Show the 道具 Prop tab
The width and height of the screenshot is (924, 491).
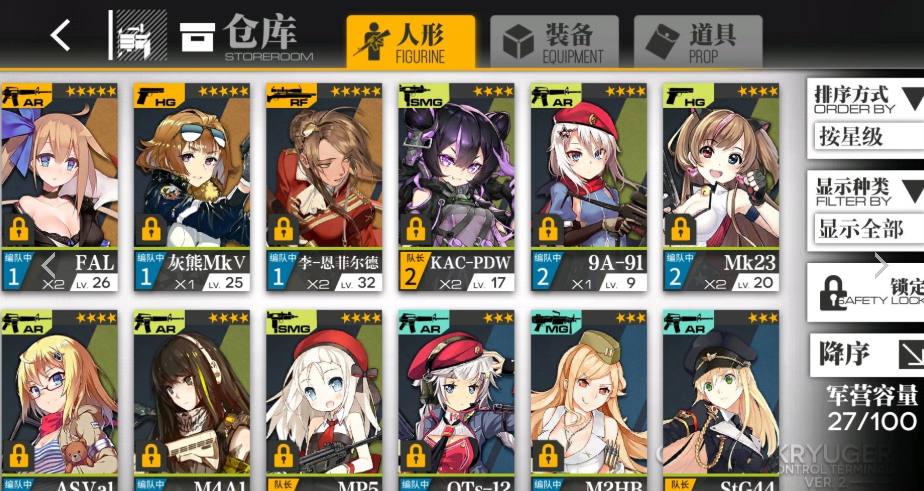click(699, 41)
